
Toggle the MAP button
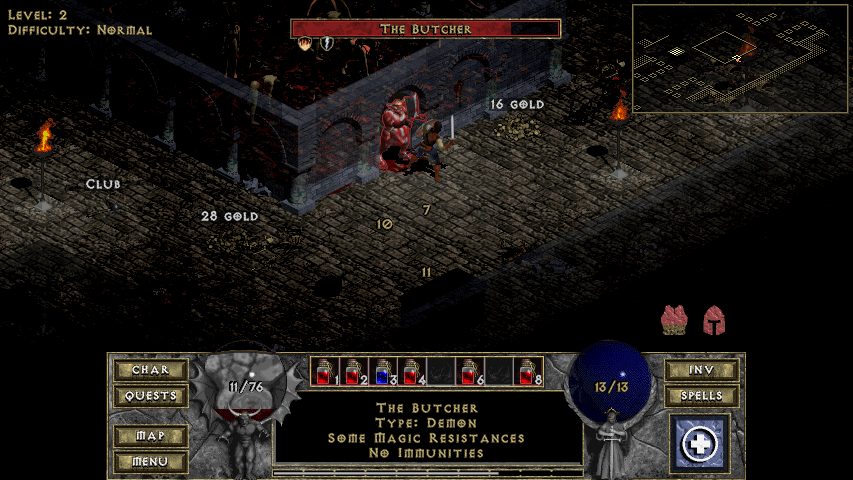[150, 437]
